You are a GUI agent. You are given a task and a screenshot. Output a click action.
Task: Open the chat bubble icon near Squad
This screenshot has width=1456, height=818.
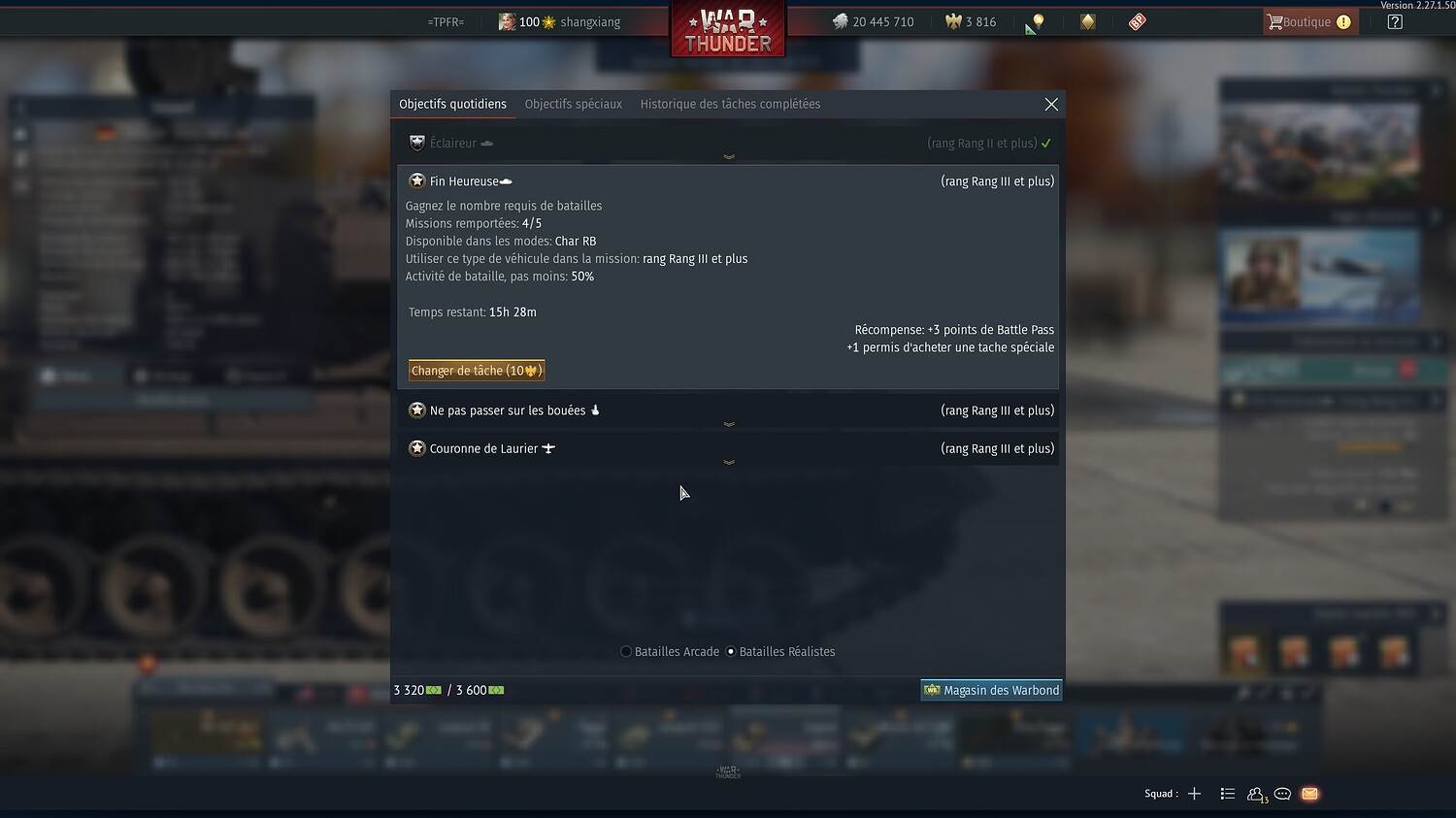(1282, 794)
